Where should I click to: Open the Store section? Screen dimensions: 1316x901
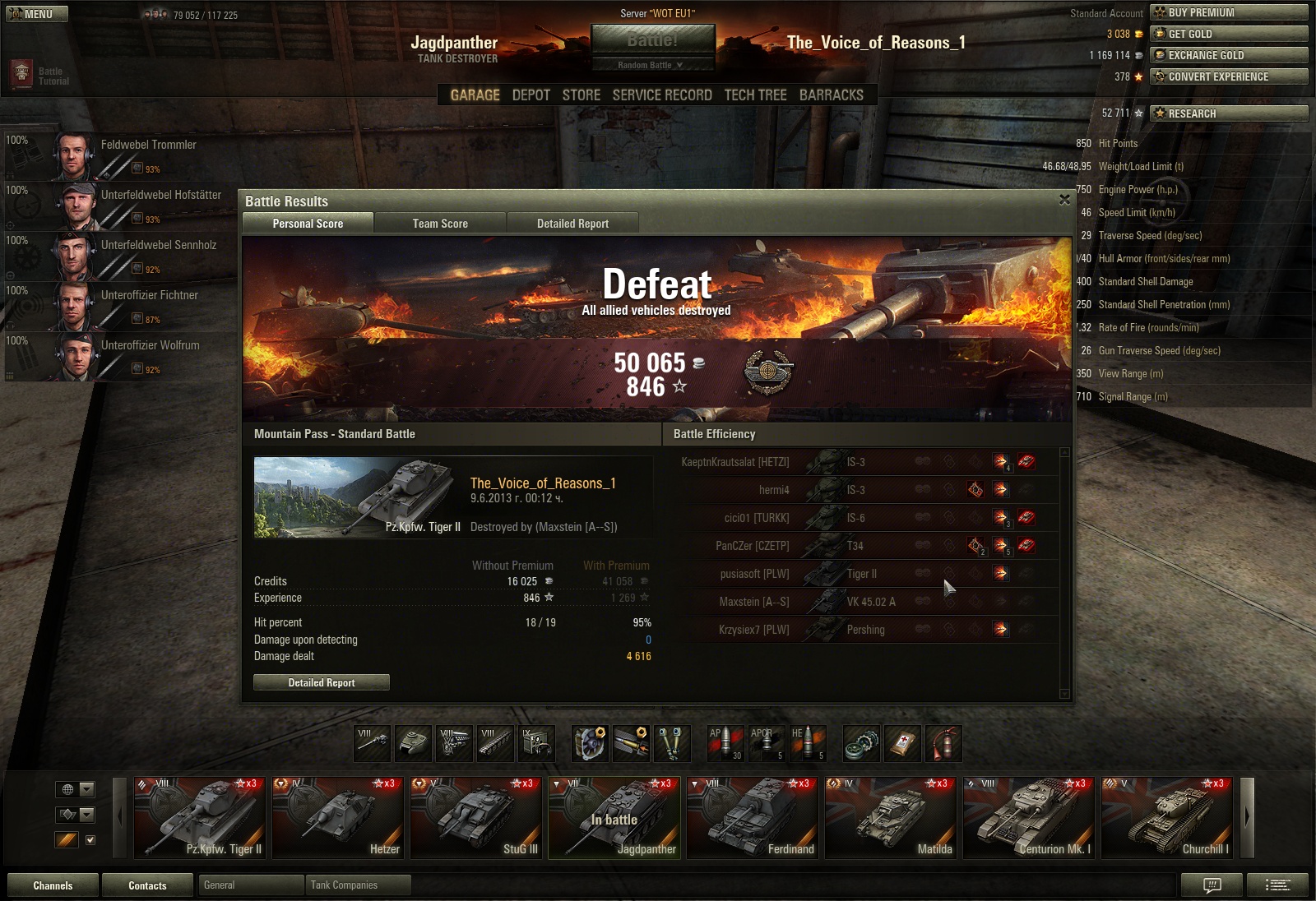[x=581, y=95]
